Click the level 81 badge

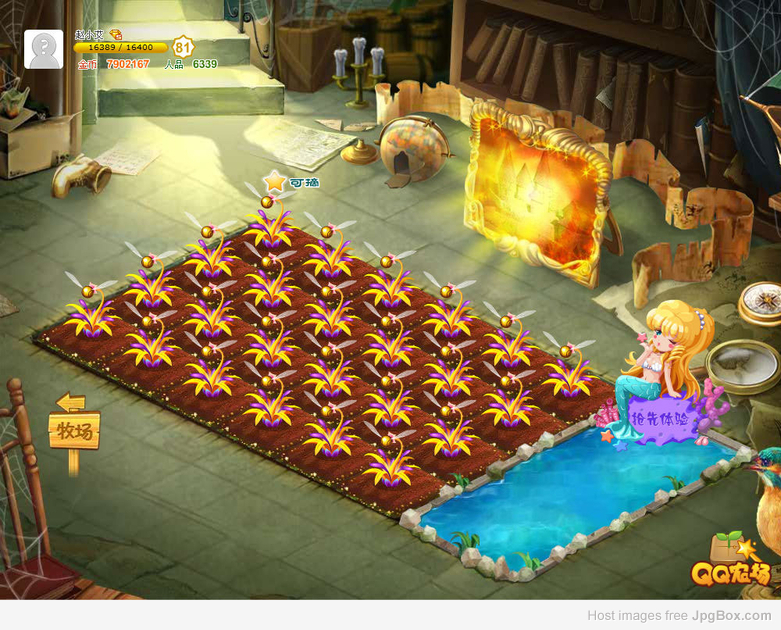point(182,47)
